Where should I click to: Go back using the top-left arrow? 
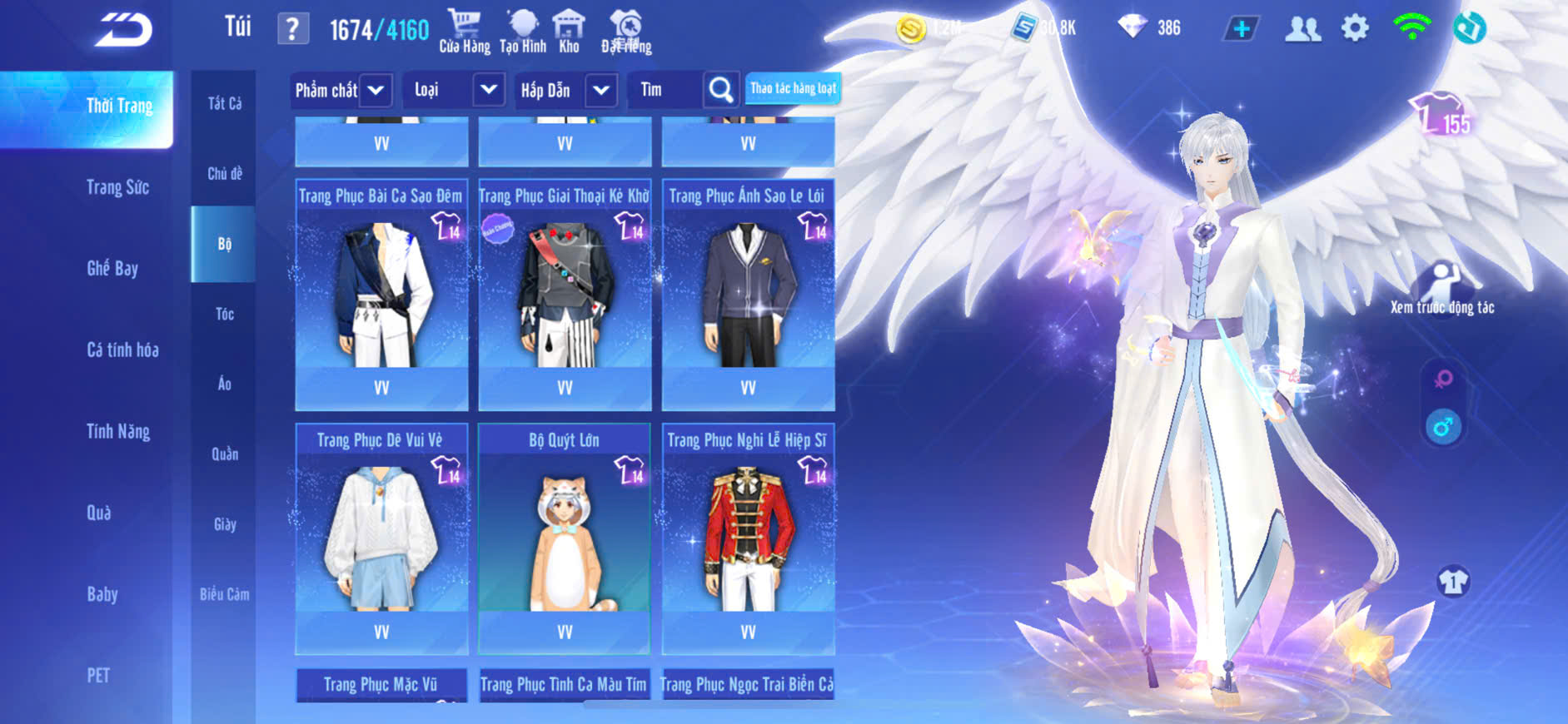coord(123,31)
